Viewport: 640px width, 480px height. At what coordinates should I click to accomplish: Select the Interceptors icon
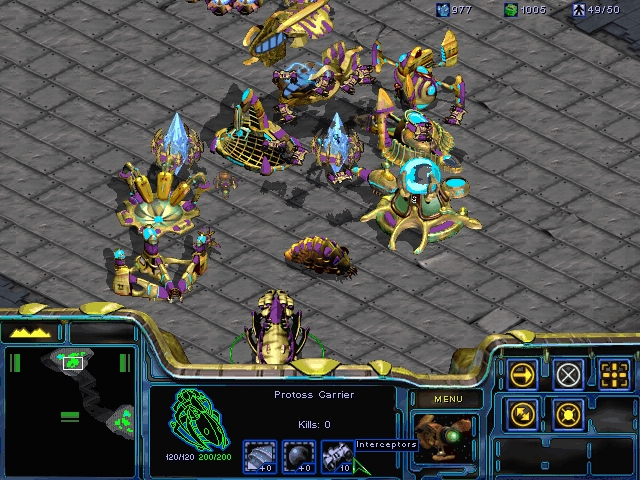[x=335, y=456]
